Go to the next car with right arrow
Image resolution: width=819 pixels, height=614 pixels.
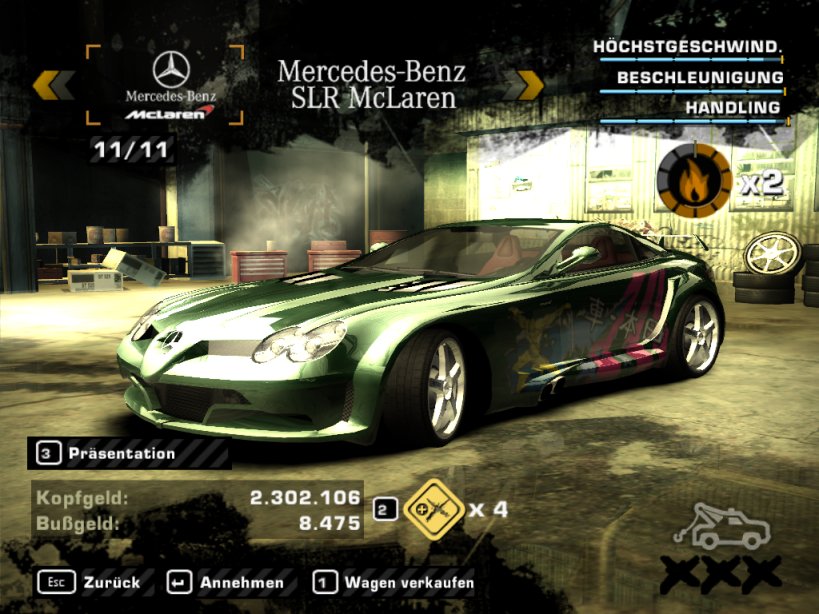coord(522,85)
